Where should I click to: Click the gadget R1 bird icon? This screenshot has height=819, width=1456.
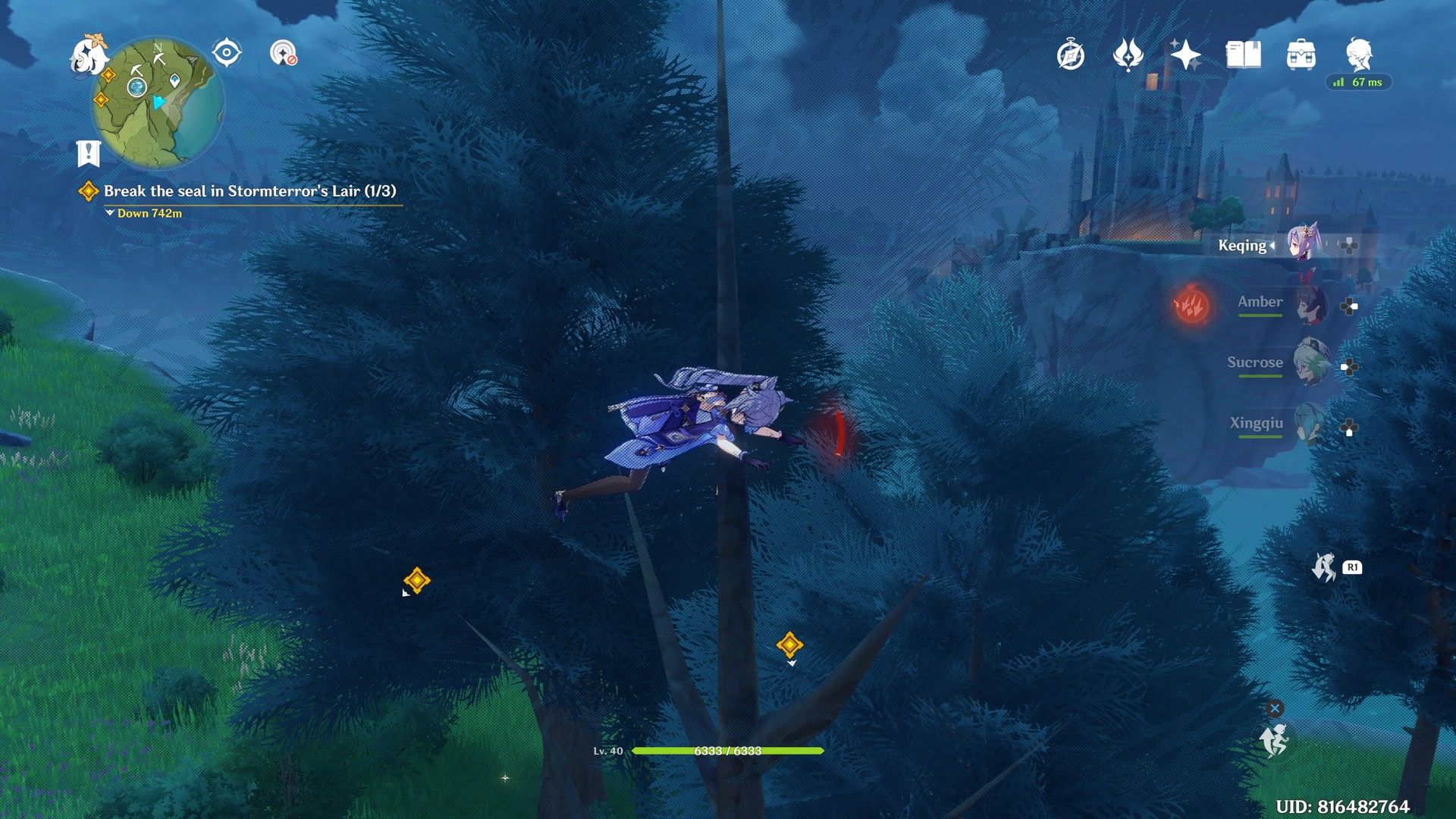tap(1328, 566)
